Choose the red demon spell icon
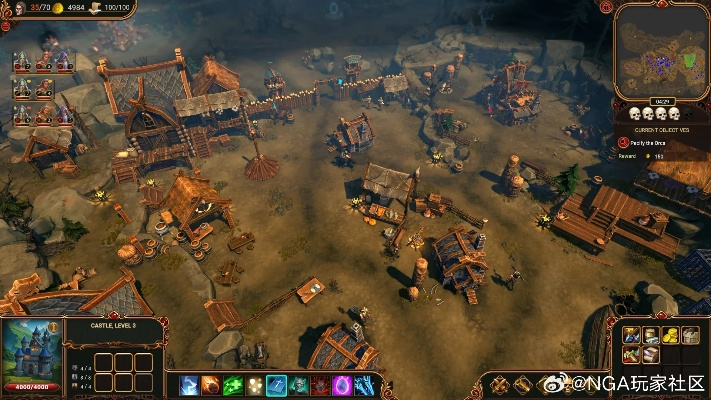The image size is (711, 400). (320, 384)
